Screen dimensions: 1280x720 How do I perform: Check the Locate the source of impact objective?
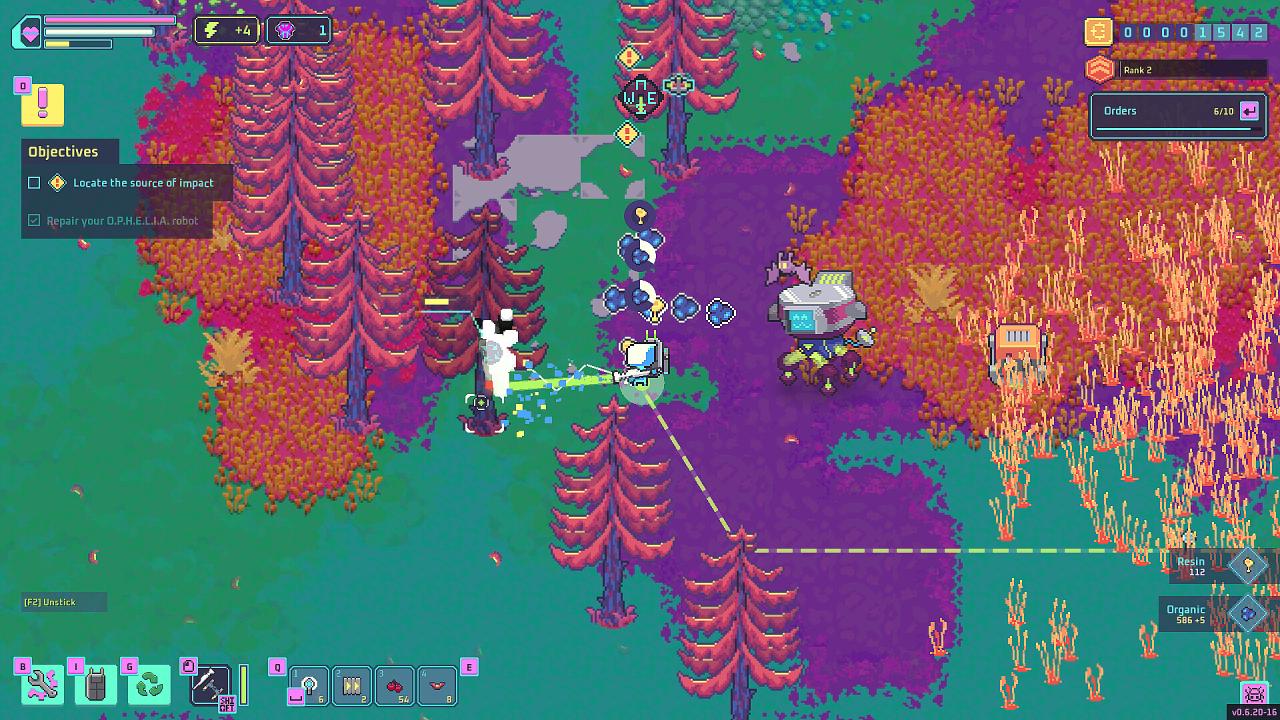(x=33, y=182)
